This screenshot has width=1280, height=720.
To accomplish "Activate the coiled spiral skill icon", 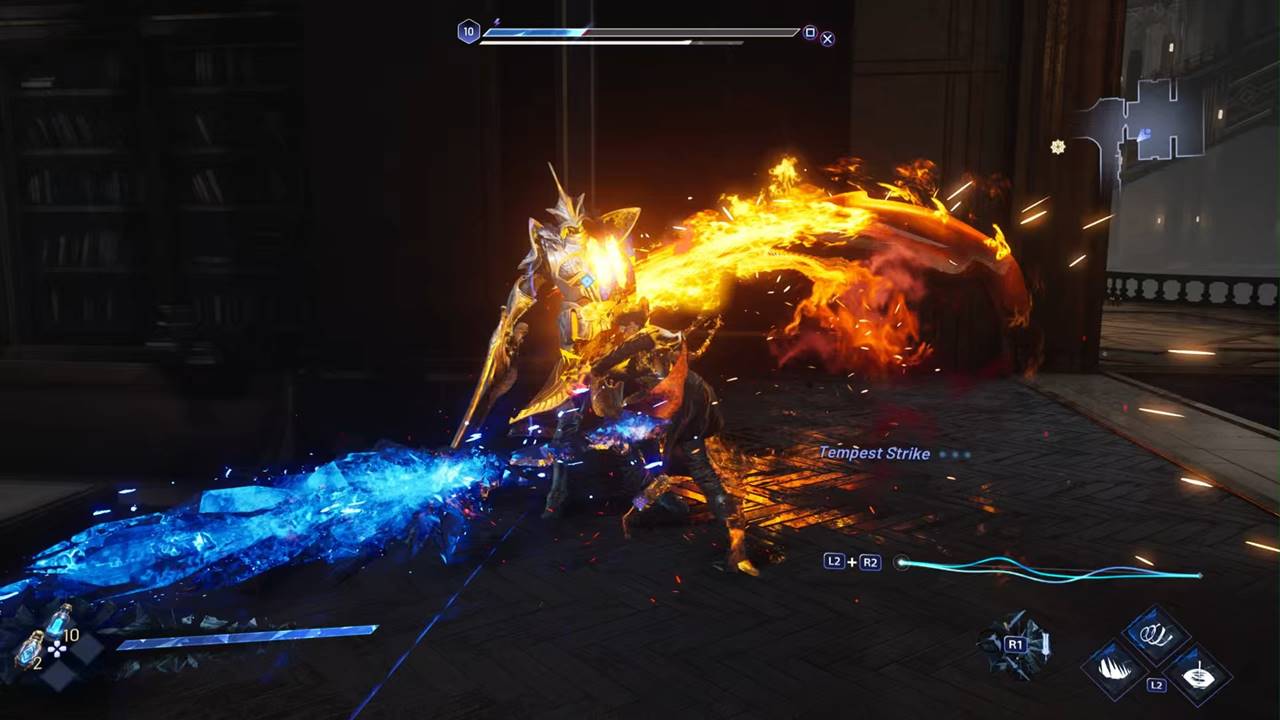I will [x=1156, y=635].
